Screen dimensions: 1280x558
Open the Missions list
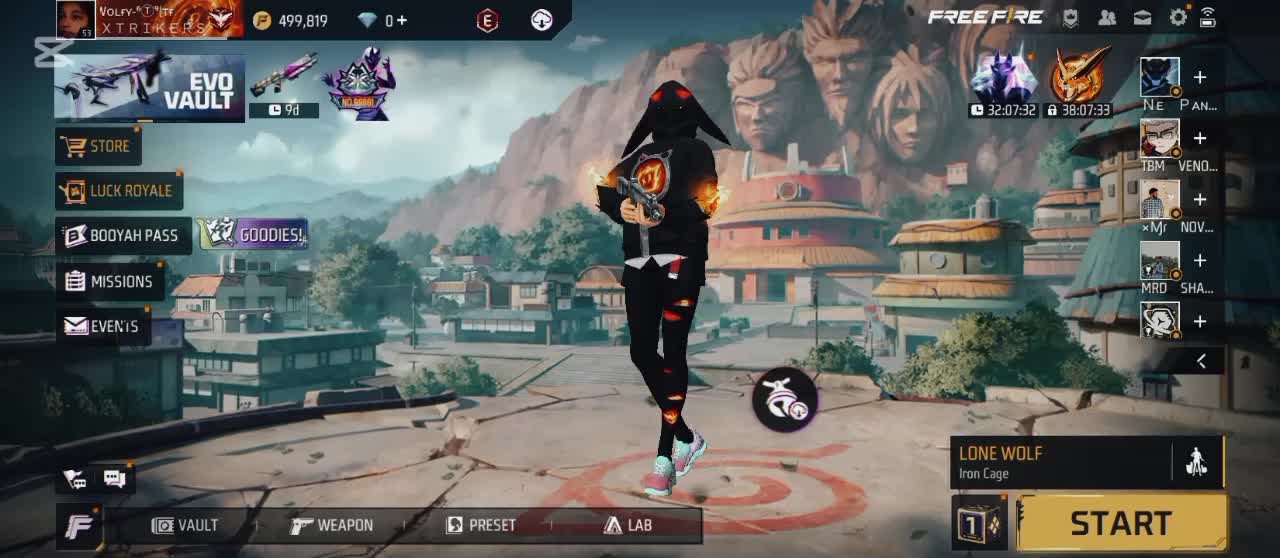[x=110, y=282]
